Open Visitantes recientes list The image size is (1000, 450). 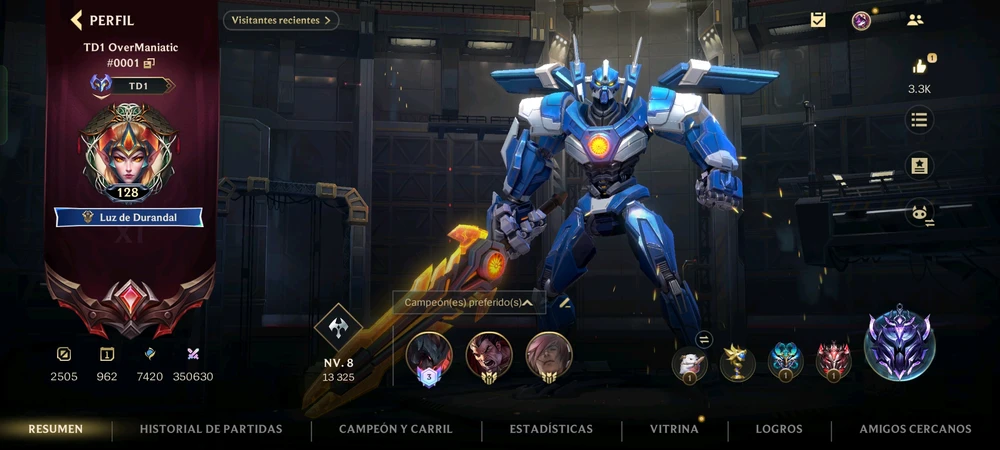(280, 20)
